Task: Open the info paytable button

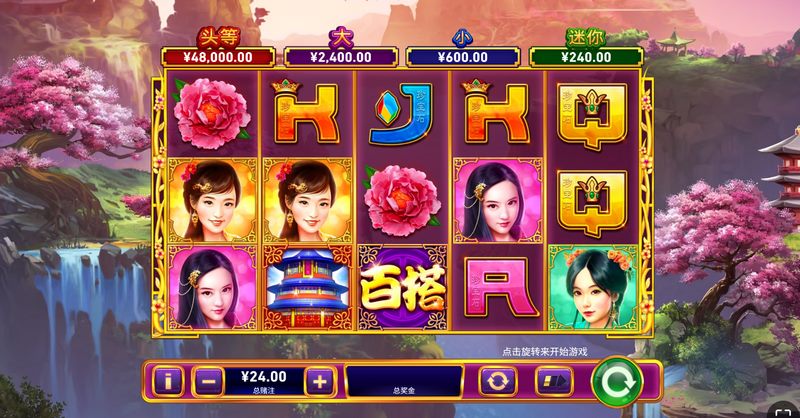Action: tap(168, 381)
